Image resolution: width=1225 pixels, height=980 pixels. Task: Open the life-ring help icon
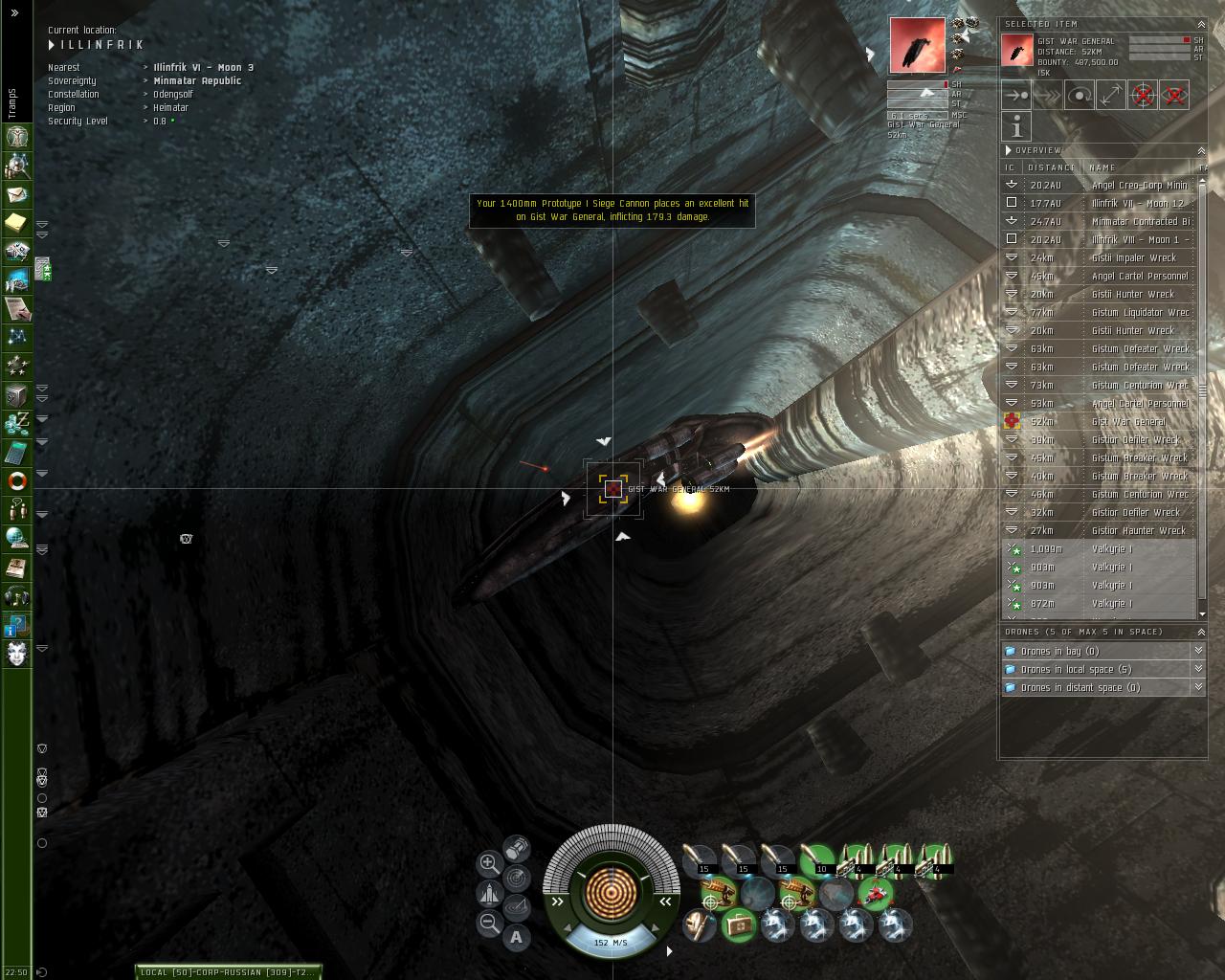click(17, 480)
